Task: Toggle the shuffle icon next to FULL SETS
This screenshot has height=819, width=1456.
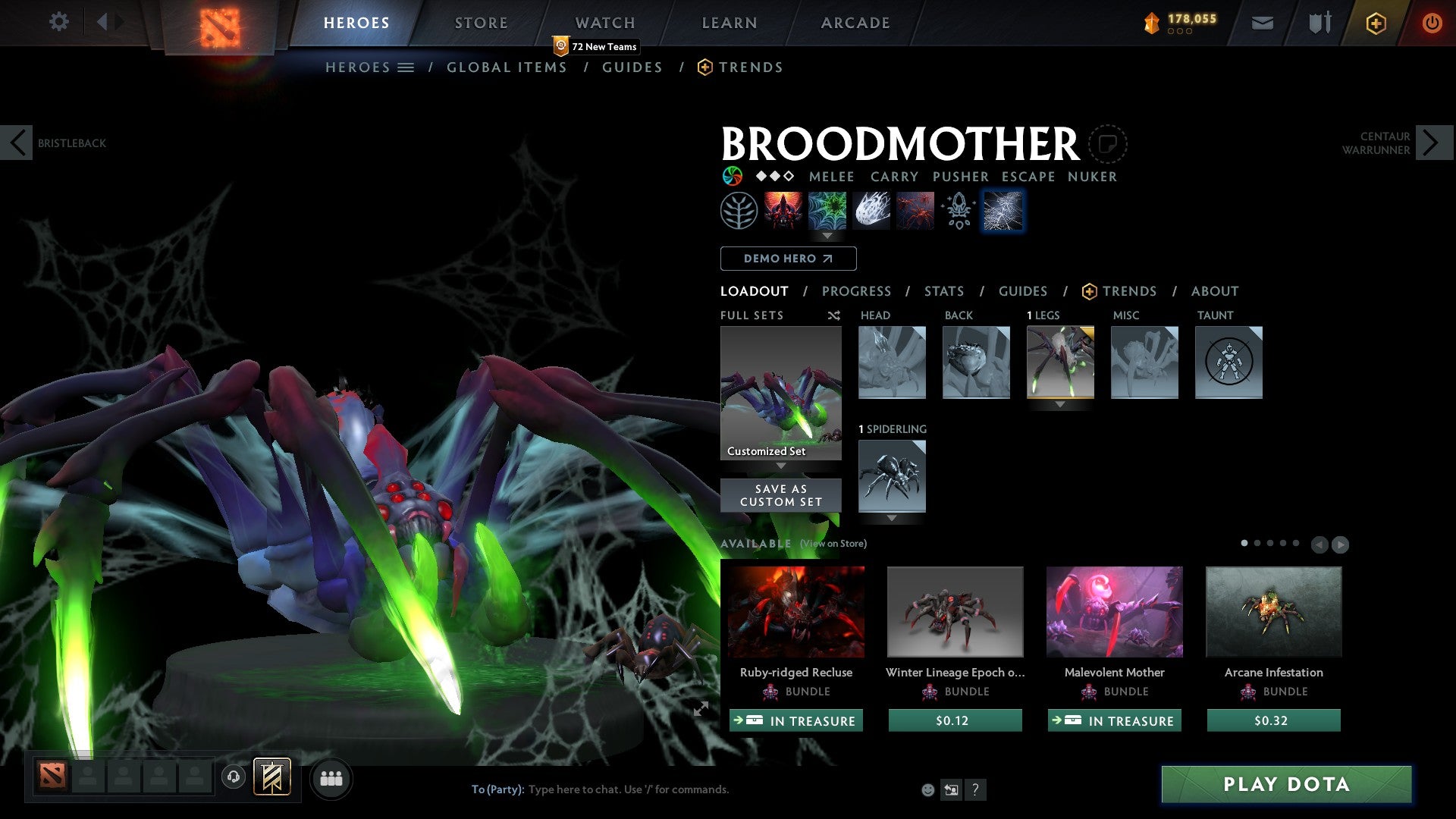Action: [x=833, y=315]
